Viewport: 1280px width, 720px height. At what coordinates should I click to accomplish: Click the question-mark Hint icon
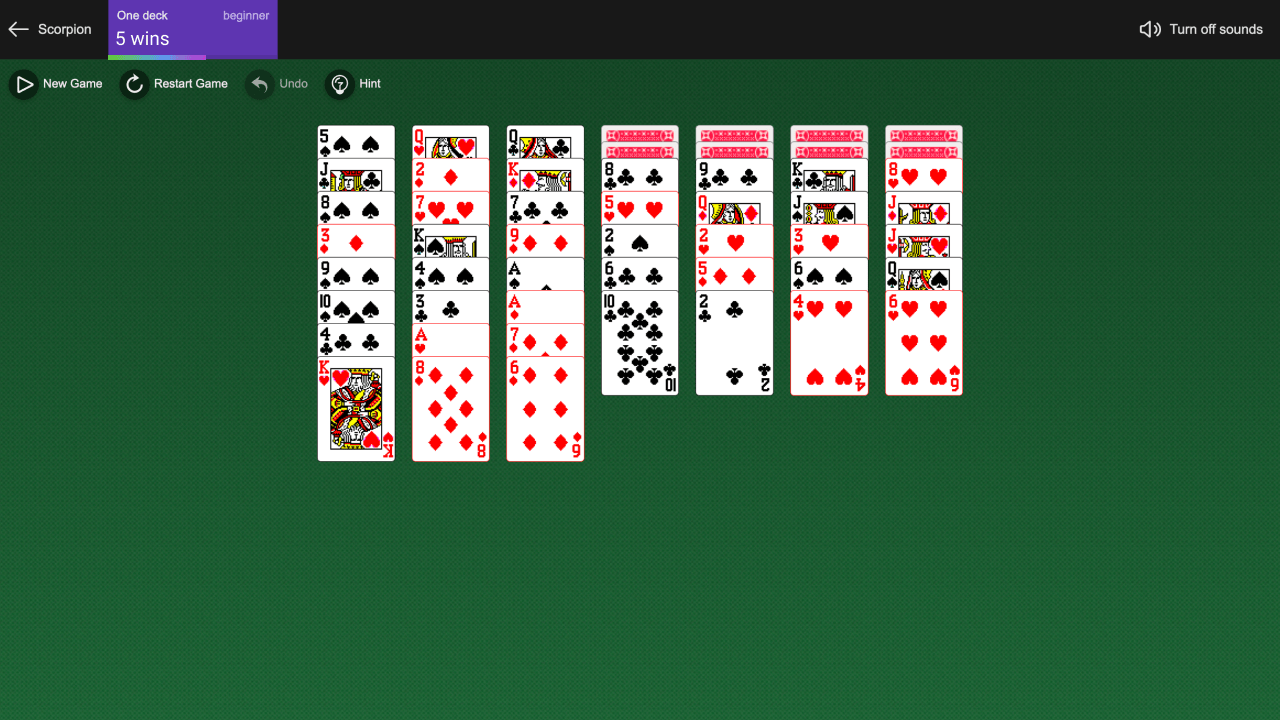click(x=340, y=84)
